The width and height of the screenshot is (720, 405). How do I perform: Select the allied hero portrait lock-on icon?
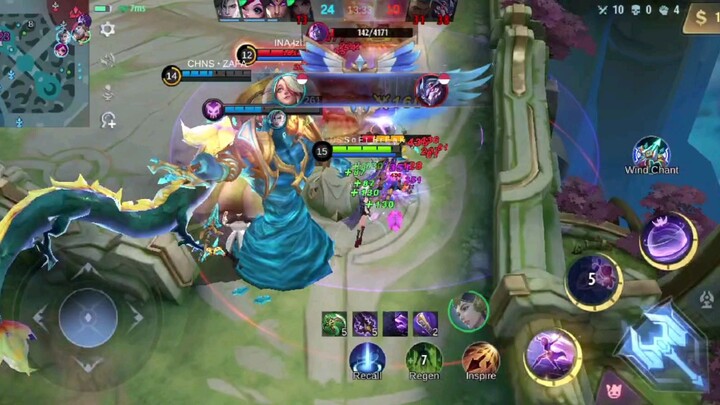click(467, 309)
